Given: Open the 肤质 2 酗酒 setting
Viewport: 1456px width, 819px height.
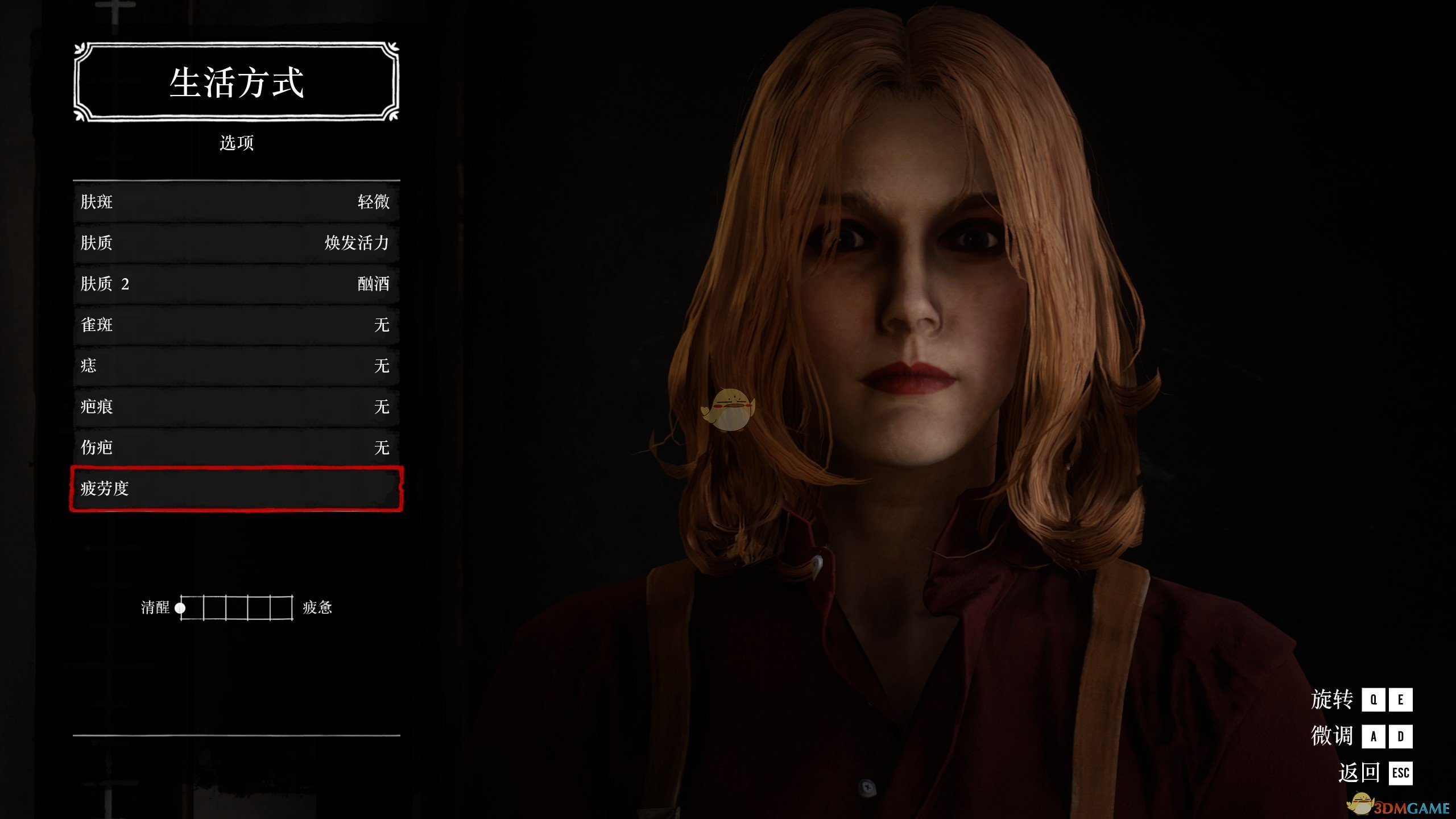Looking at the screenshot, I should (x=236, y=284).
